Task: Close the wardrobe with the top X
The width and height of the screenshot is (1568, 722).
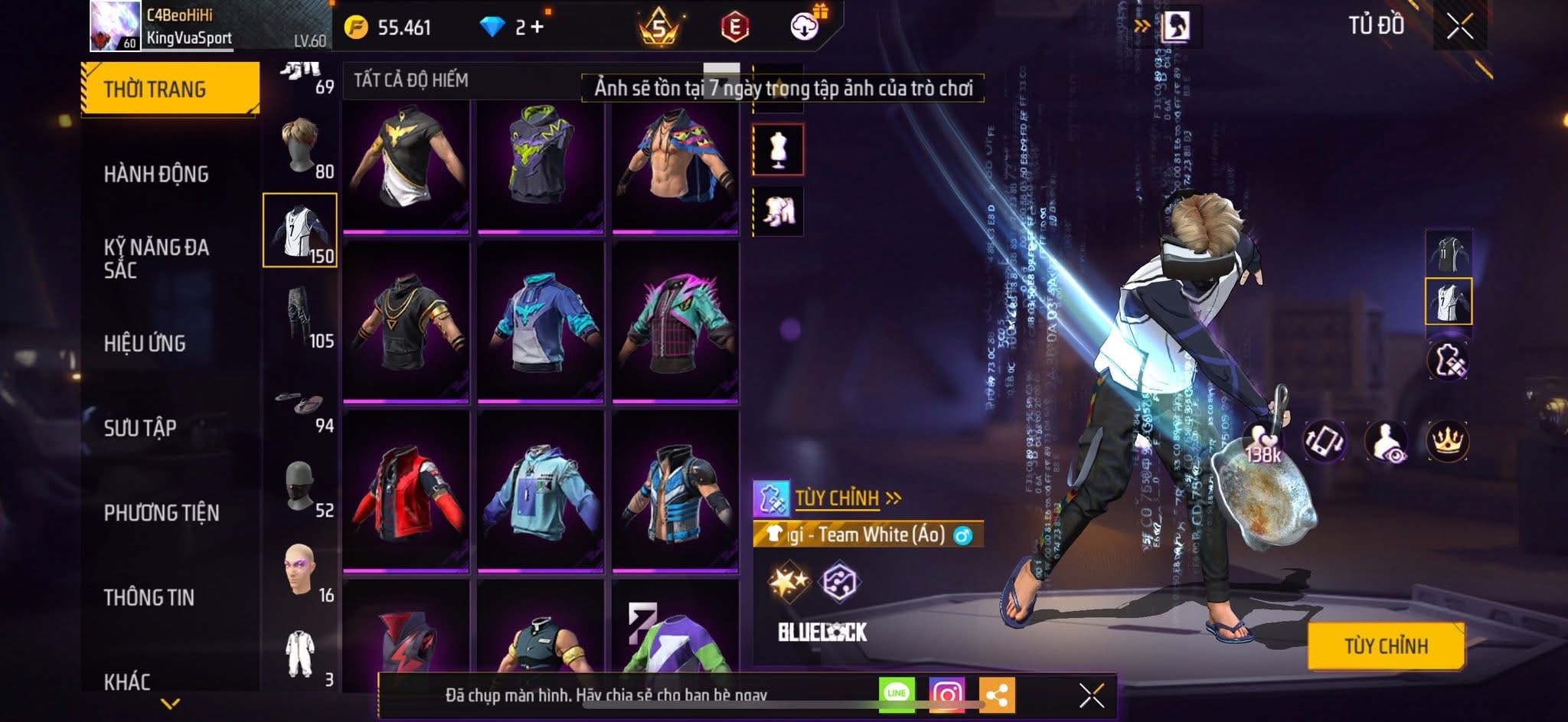Action: click(x=1459, y=27)
